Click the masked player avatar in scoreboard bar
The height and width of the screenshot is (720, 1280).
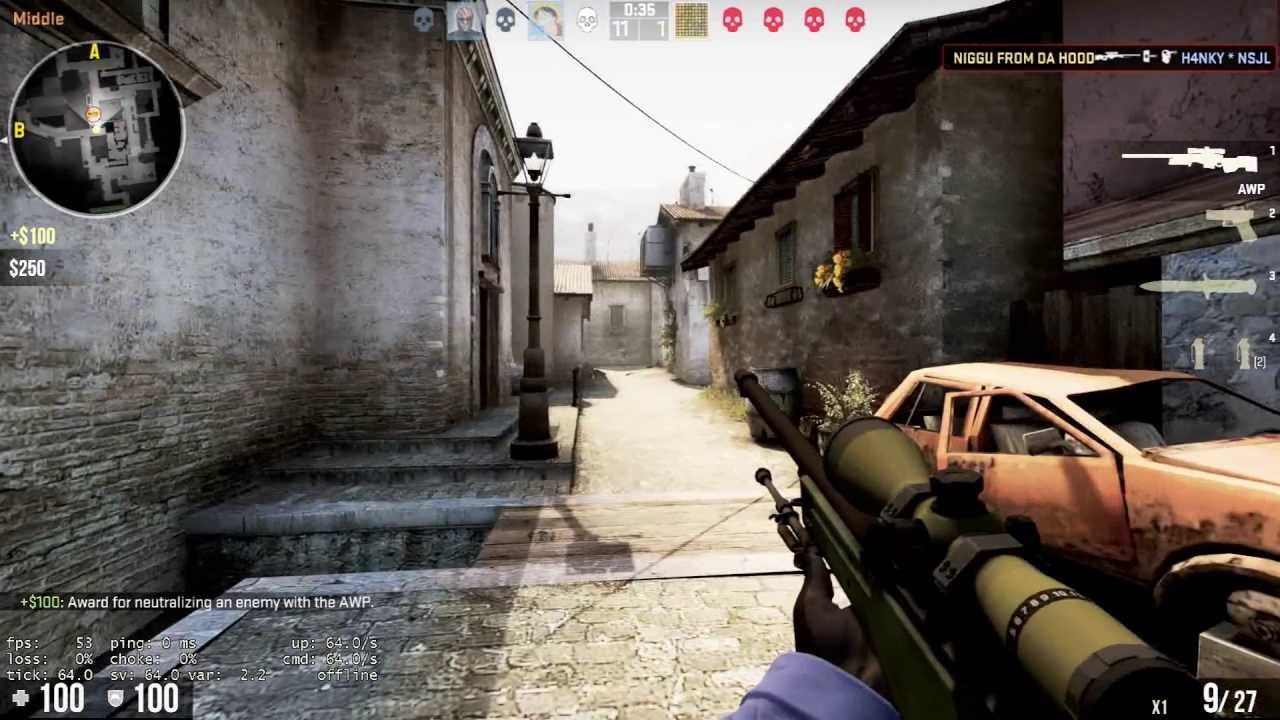(x=464, y=20)
